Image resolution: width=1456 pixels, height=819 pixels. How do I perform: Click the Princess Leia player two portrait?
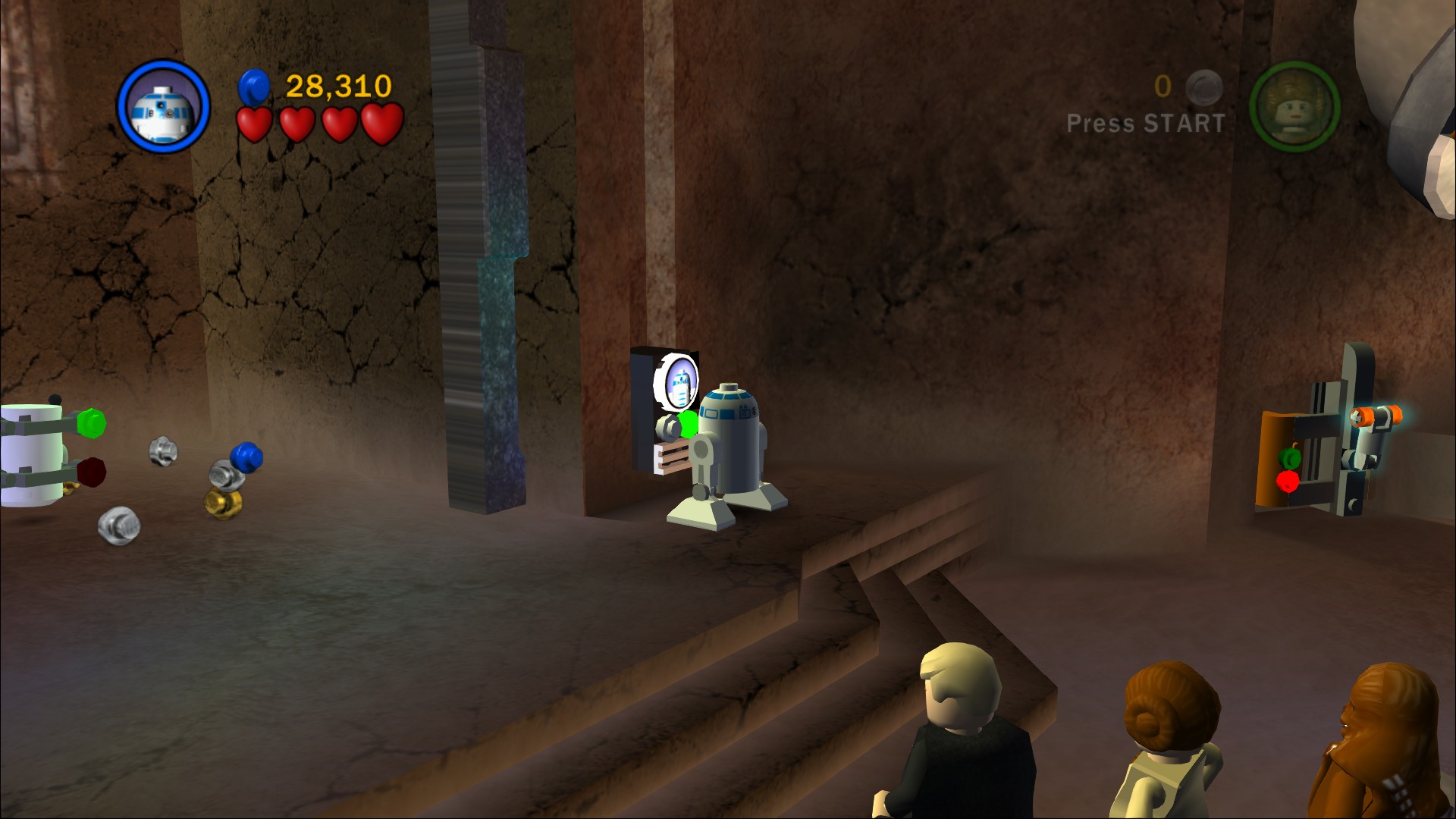pos(1294,107)
